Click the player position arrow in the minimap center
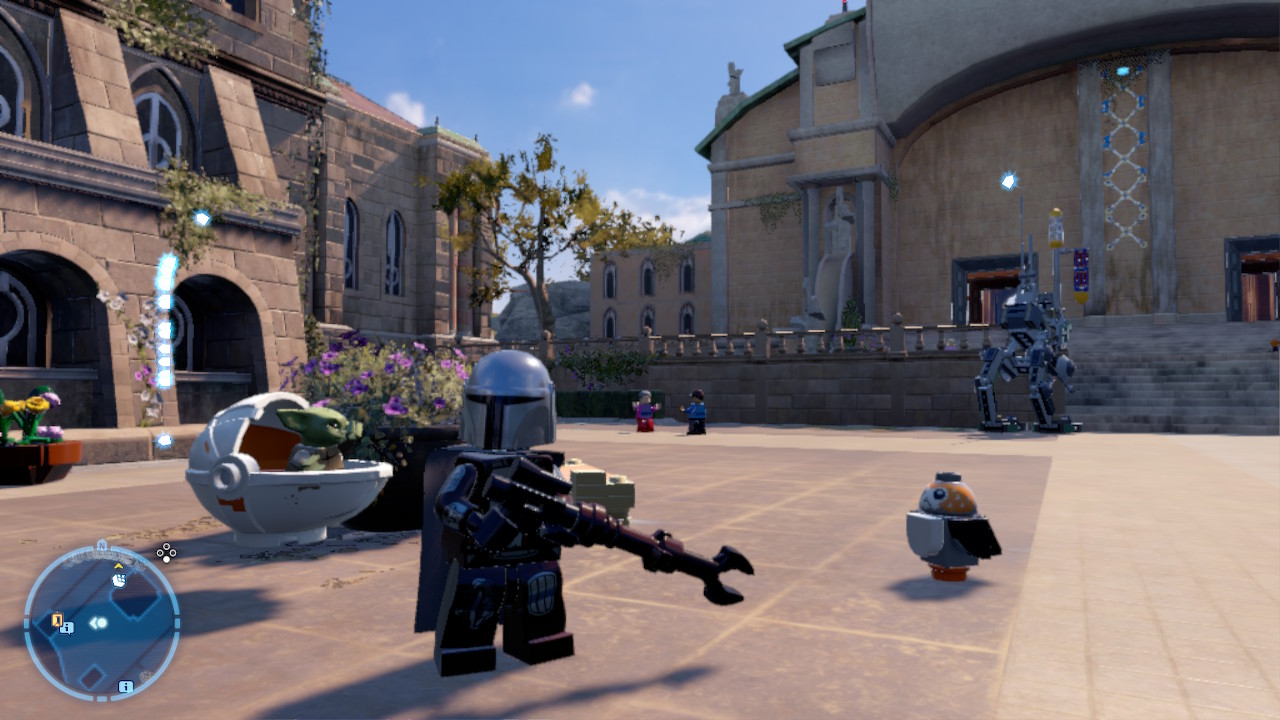The width and height of the screenshot is (1280, 720). (x=97, y=622)
